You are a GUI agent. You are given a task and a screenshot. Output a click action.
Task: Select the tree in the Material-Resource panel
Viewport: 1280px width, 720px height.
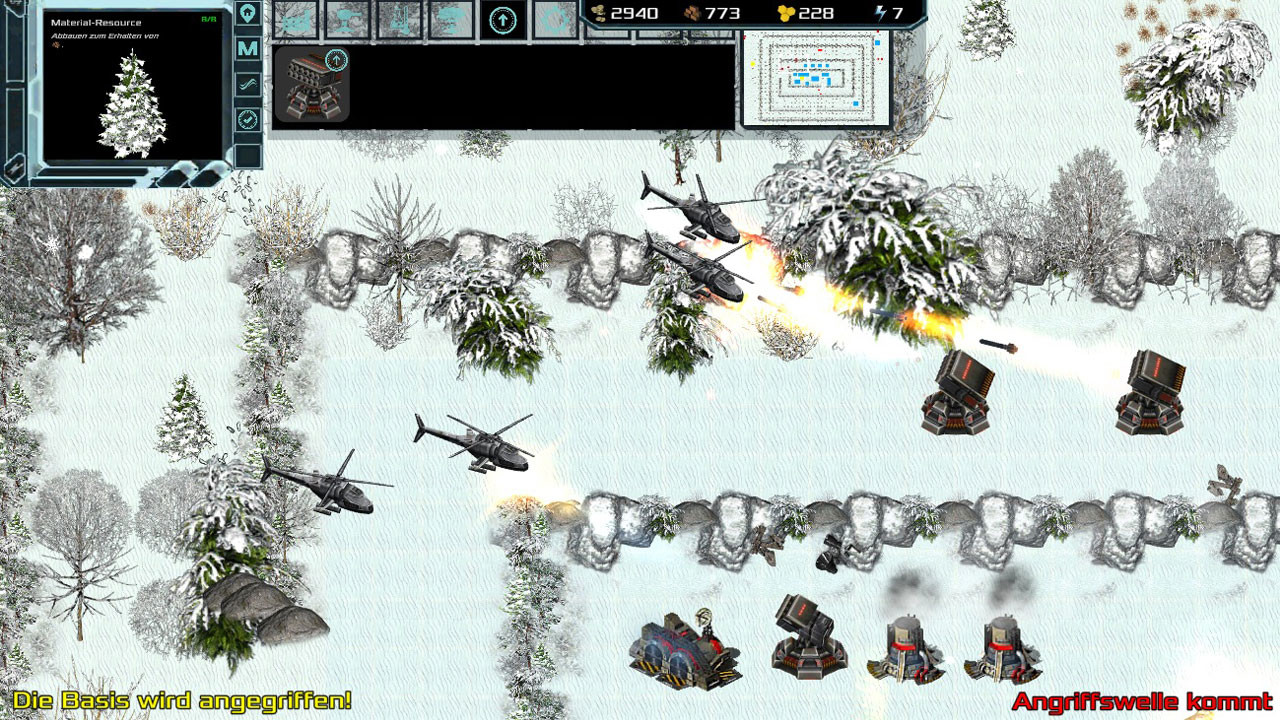(x=130, y=105)
